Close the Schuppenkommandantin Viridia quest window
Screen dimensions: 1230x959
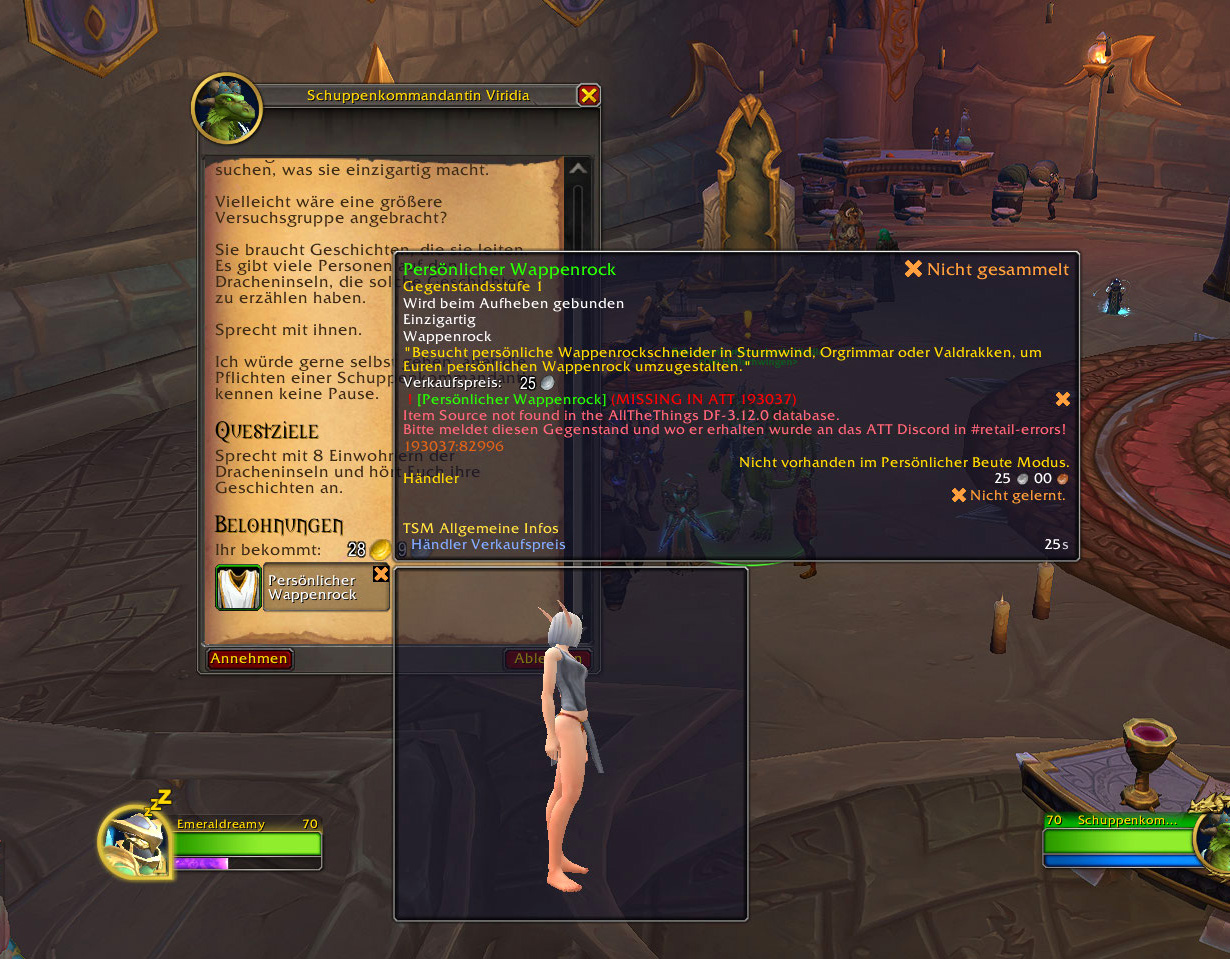click(589, 95)
